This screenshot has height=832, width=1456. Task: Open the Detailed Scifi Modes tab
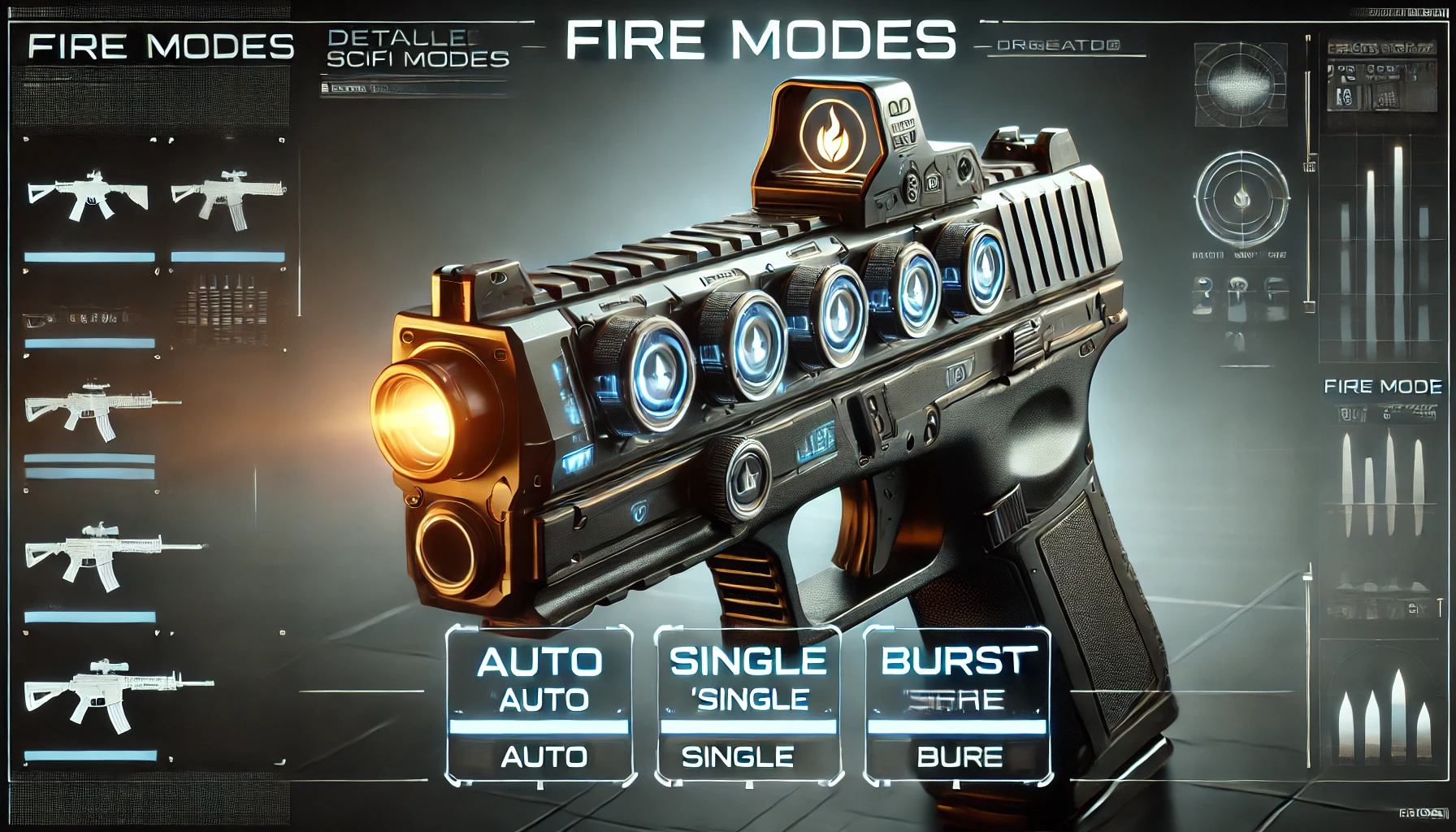coord(417,49)
